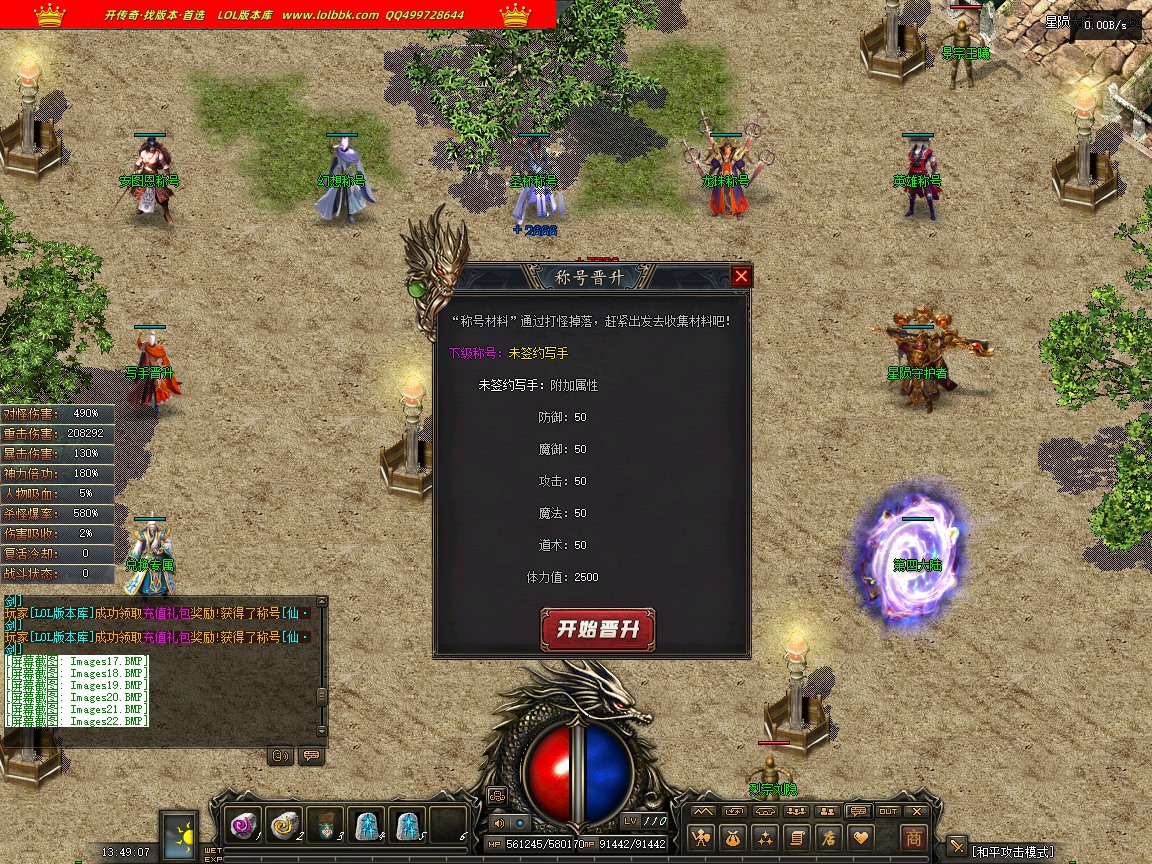Open the 店 store icon
This screenshot has height=864, width=1152.
coord(827,837)
